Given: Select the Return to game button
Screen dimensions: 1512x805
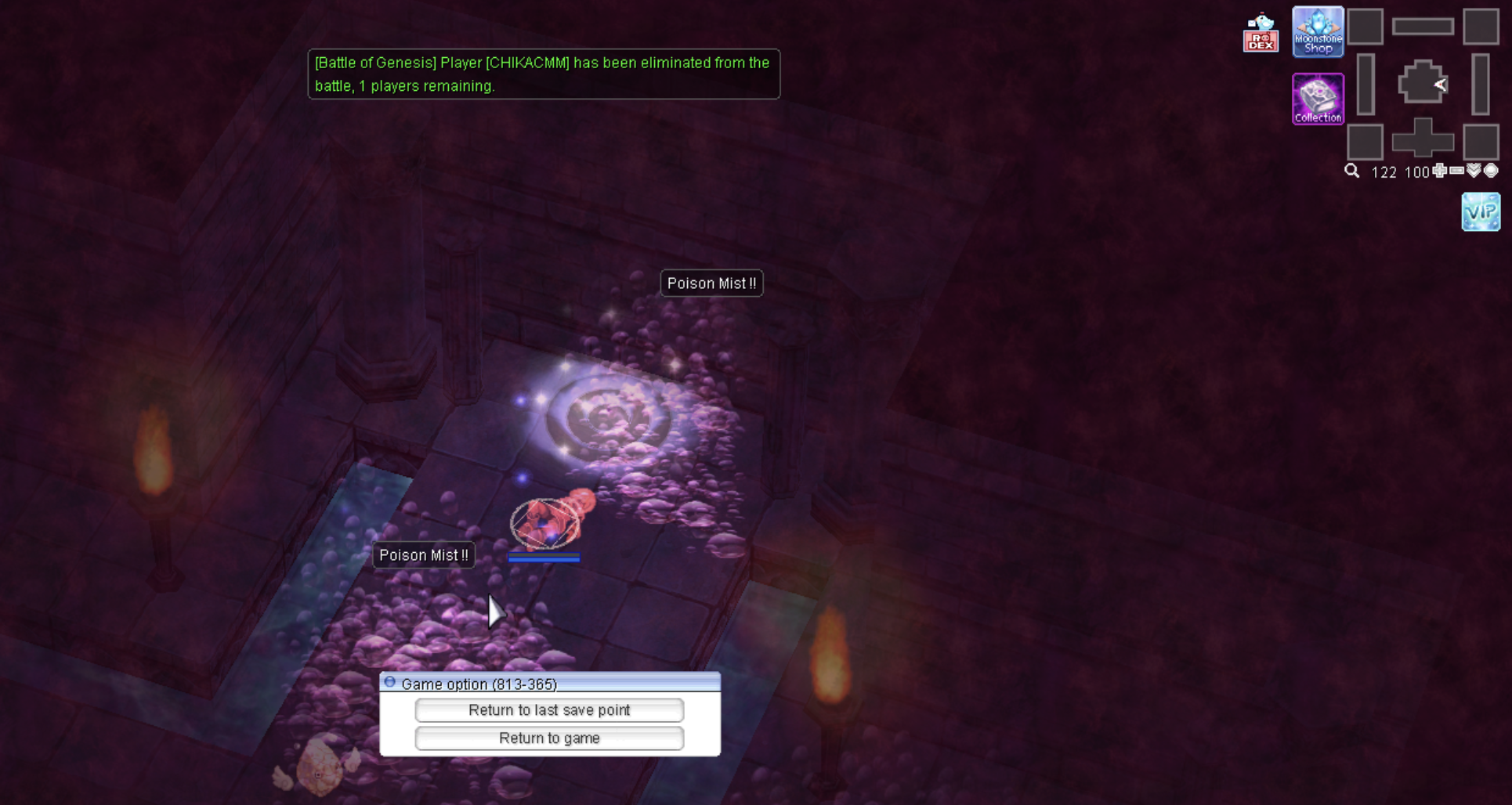Looking at the screenshot, I should click(549, 738).
